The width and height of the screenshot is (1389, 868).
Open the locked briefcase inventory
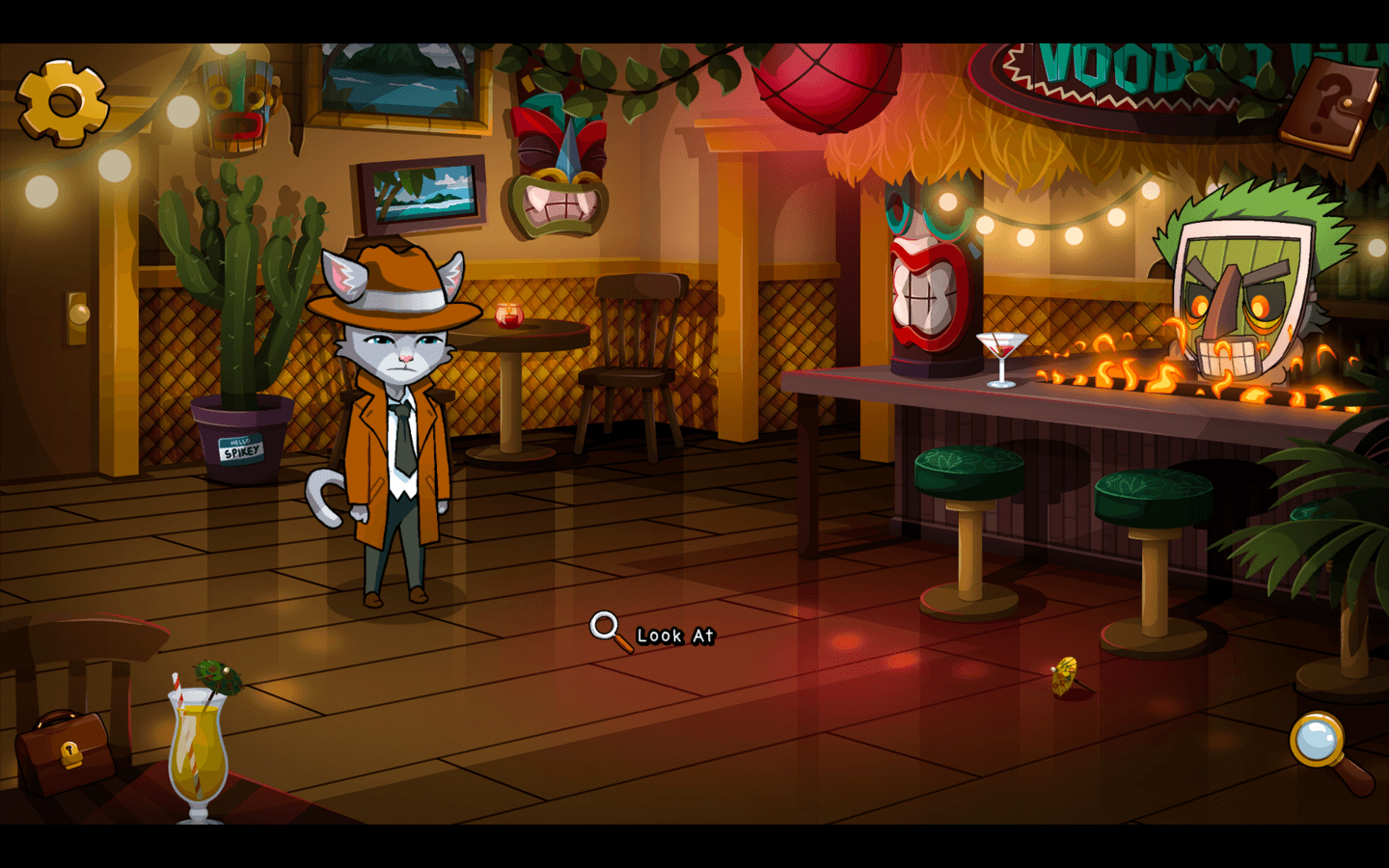(65, 753)
